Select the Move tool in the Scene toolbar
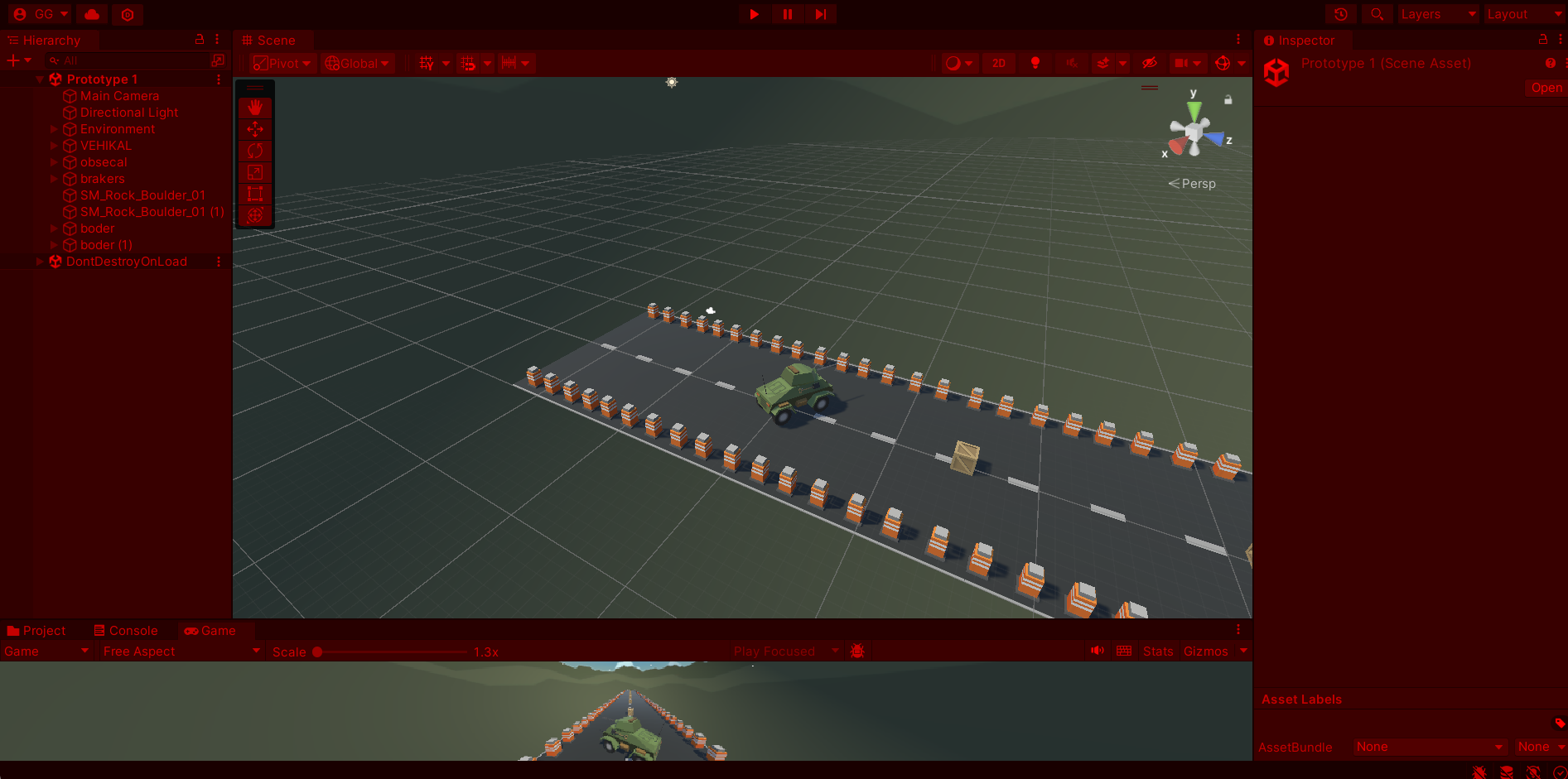Screen dimensions: 1568x779 coord(254,128)
